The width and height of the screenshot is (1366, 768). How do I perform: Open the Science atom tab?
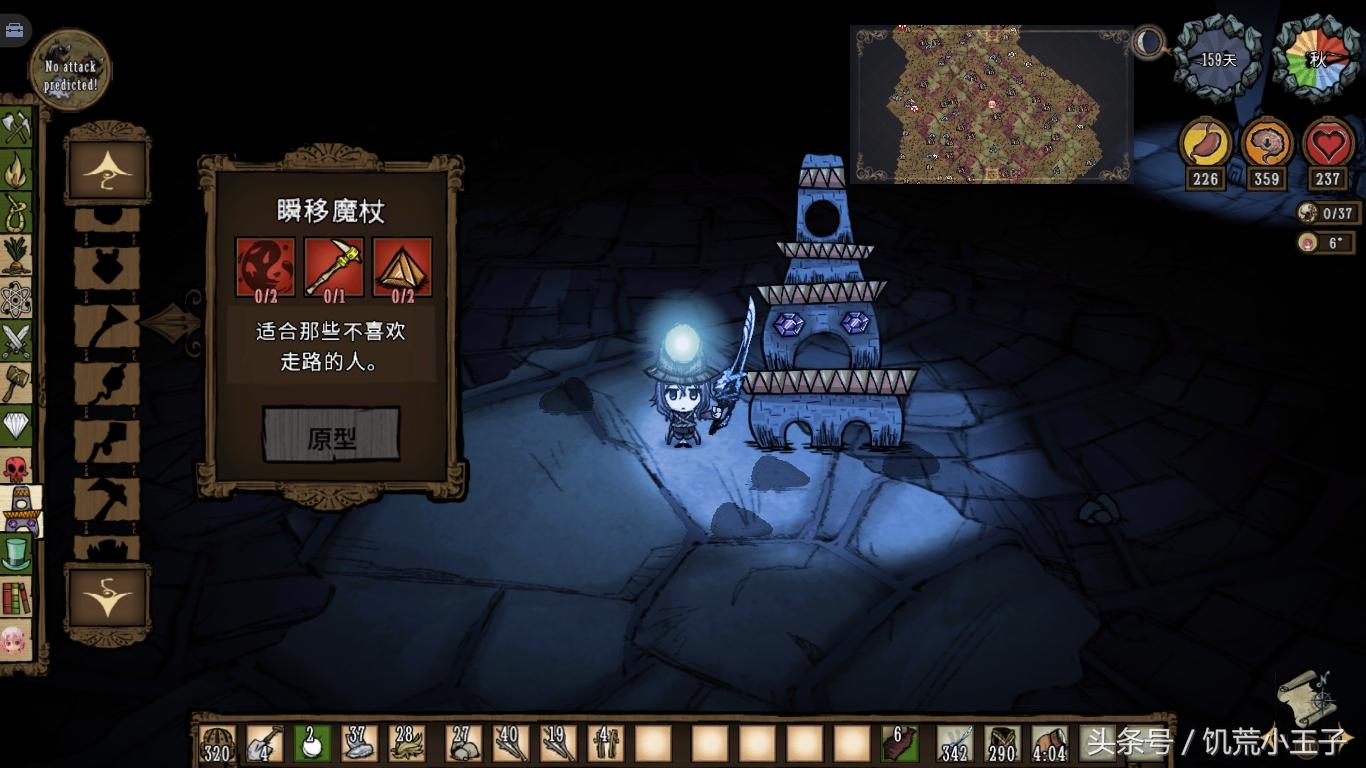click(x=16, y=298)
